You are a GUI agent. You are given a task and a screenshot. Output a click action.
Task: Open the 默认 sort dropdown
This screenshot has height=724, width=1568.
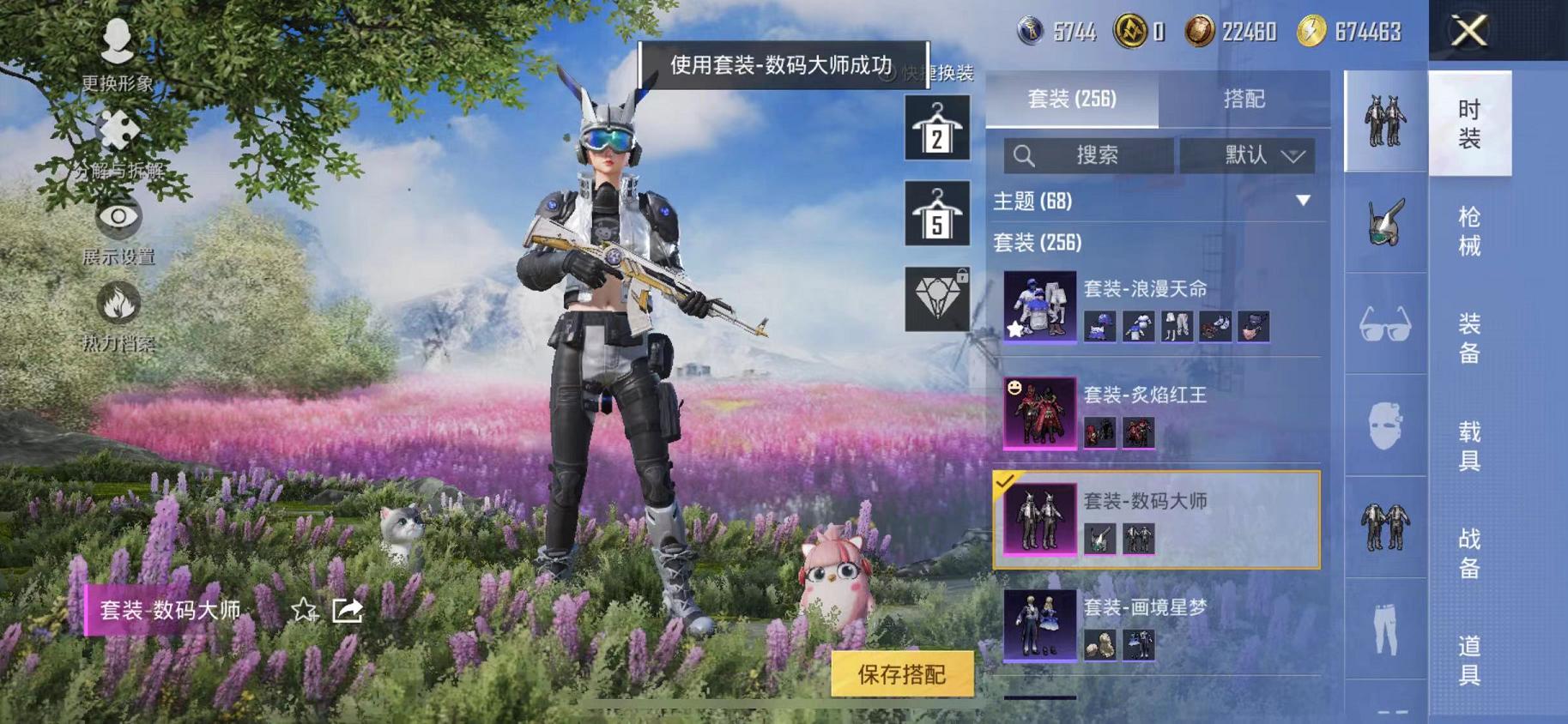[x=1249, y=157]
